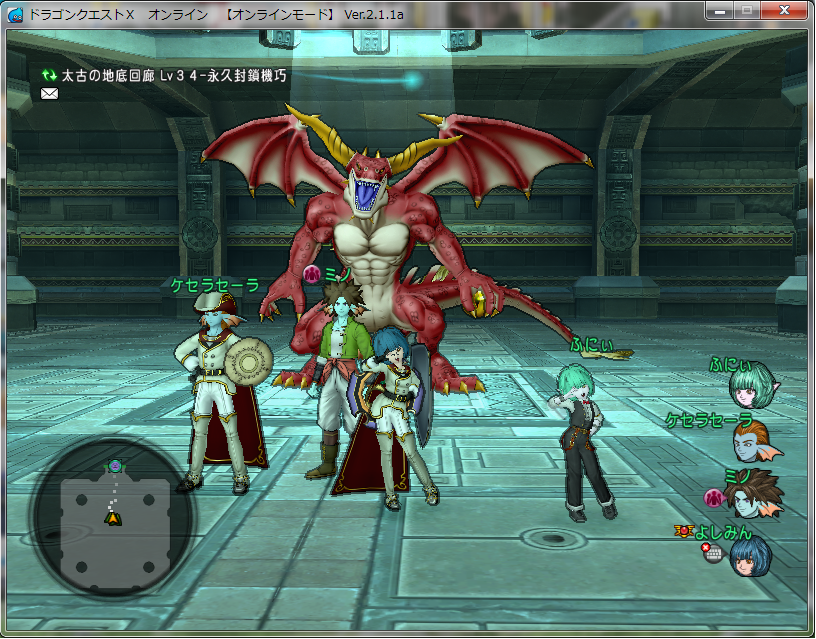Image resolution: width=816 pixels, height=639 pixels.
Task: Click the green arrows location icon
Action: pyautogui.click(x=49, y=75)
